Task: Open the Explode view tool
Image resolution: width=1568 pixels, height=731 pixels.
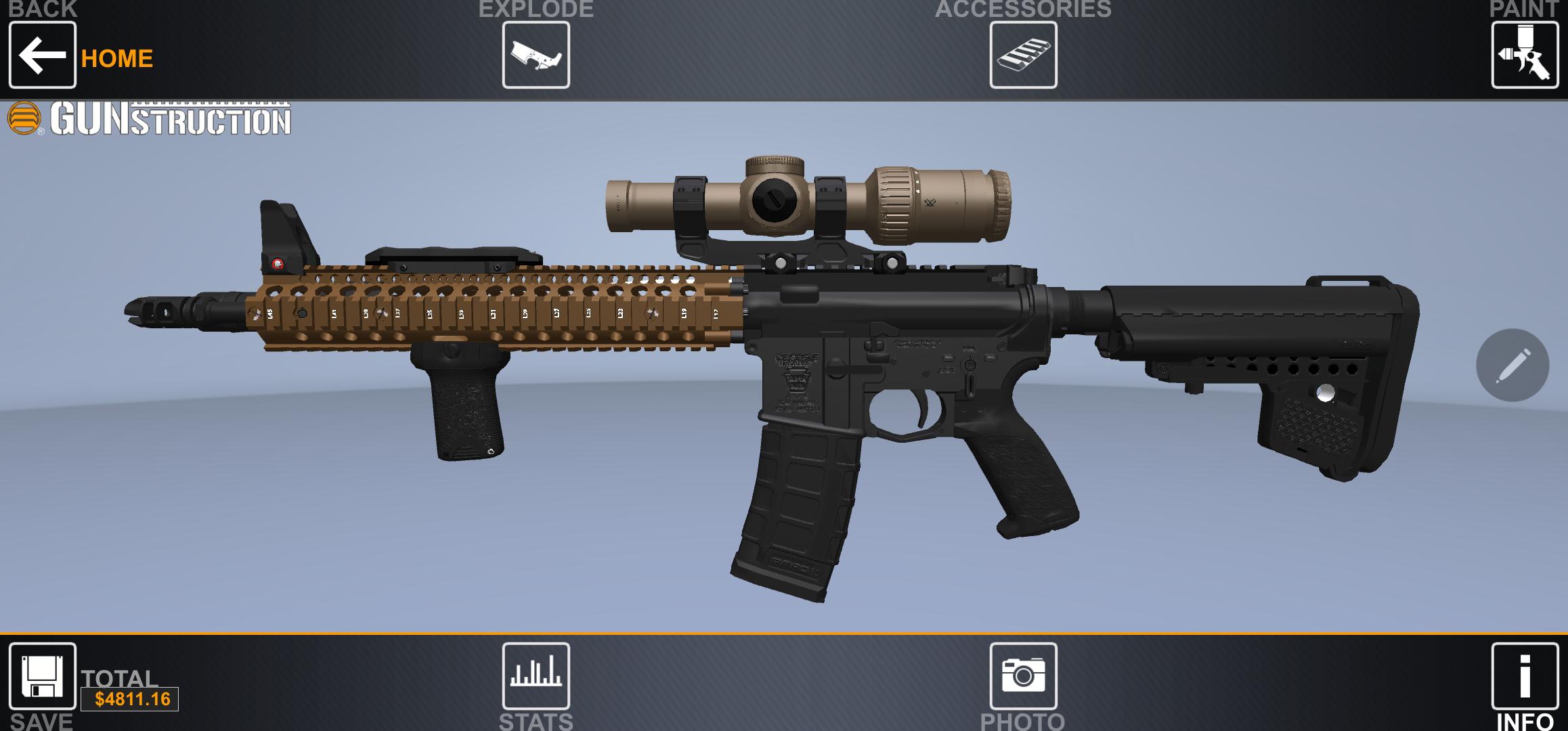Action: tap(535, 54)
